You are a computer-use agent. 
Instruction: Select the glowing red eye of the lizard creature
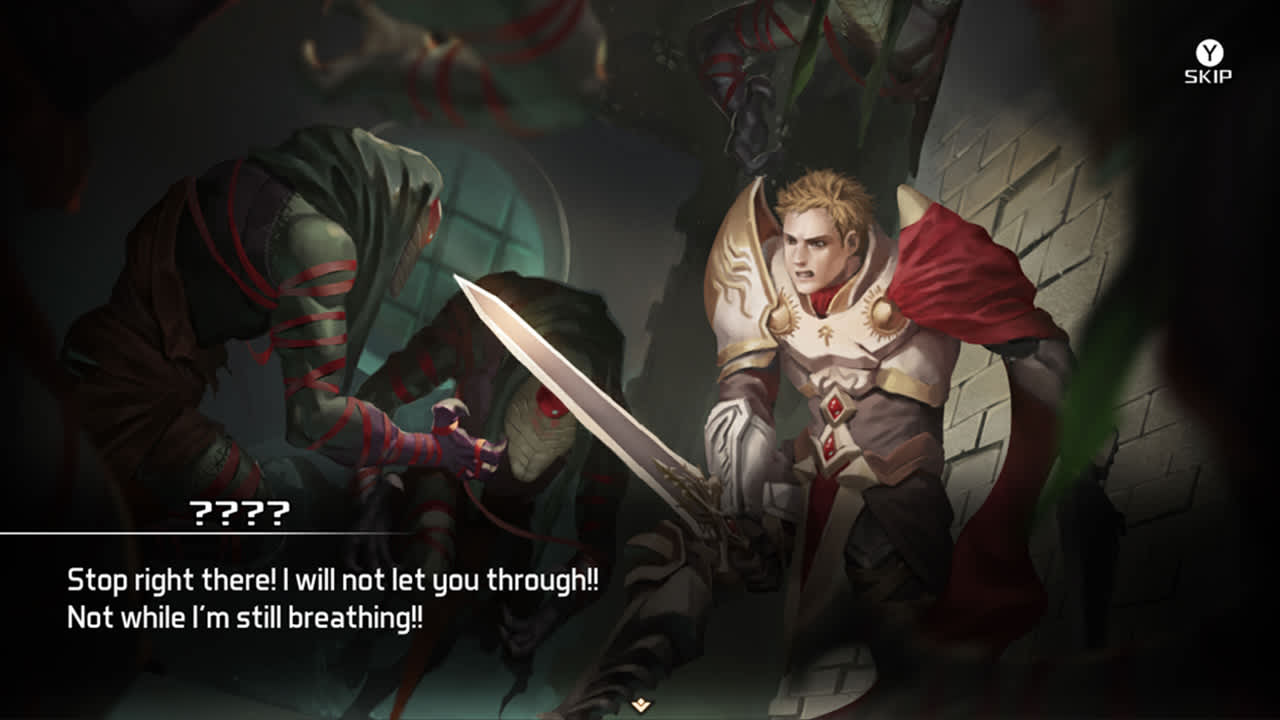pos(551,401)
